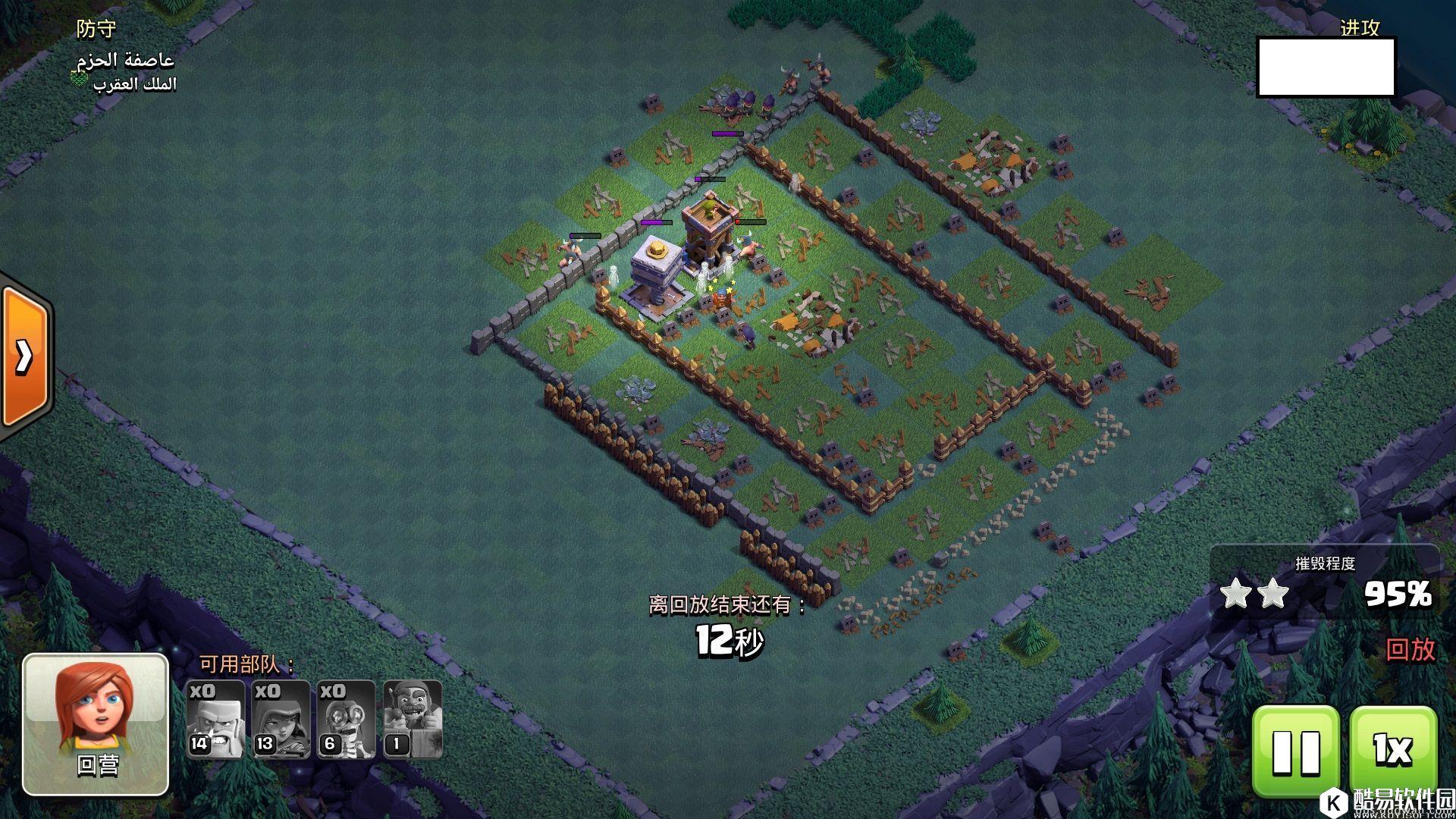This screenshot has height=819, width=1456.
Task: Choose the goggled skeleton Bomber troop slot
Action: (x=346, y=719)
